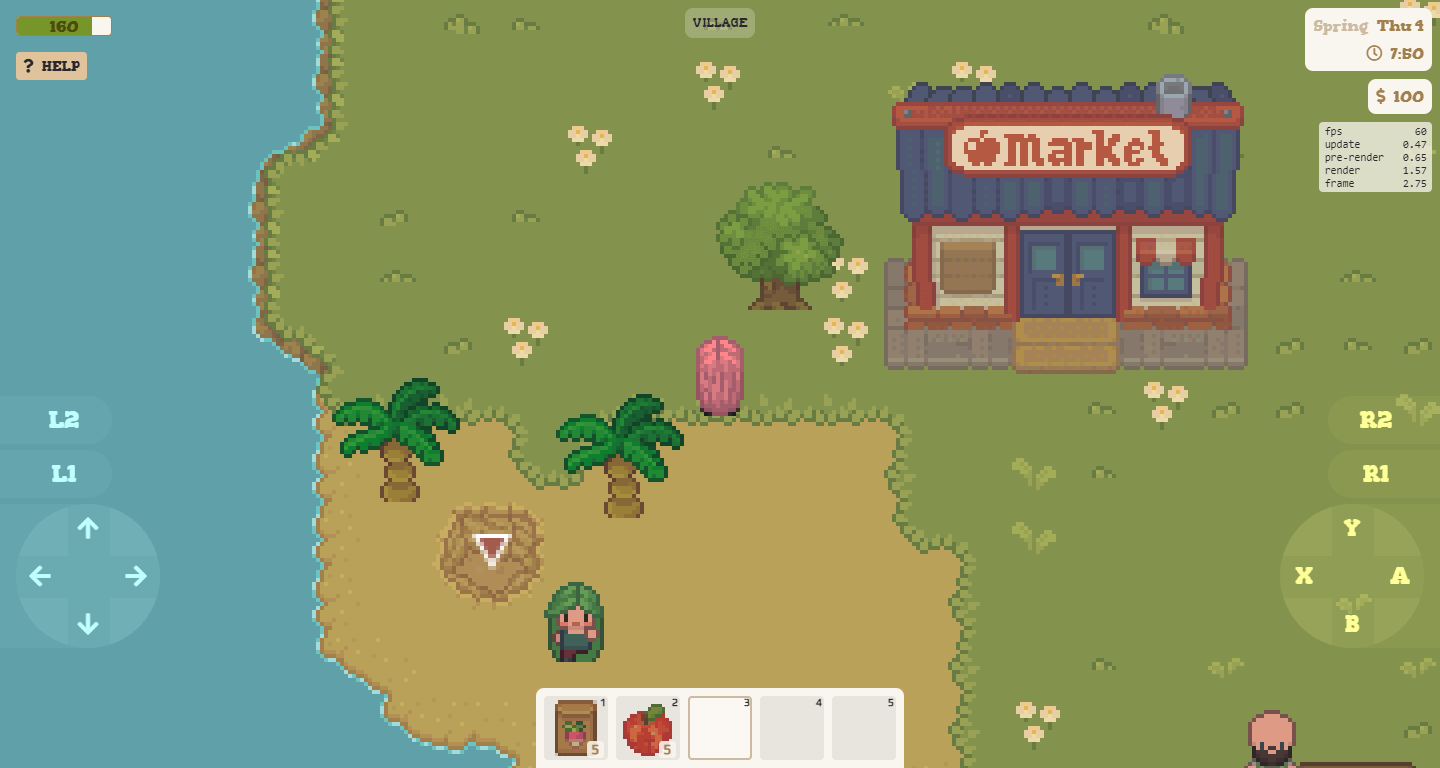This screenshot has height=768, width=1440.
Task: Click the $100 money display
Action: [1399, 96]
